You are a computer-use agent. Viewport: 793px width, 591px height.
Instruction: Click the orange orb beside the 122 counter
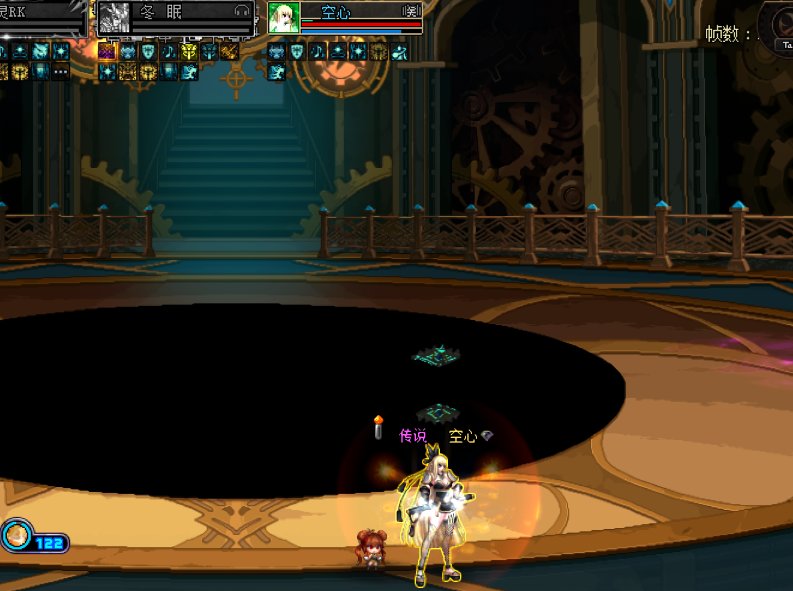pyautogui.click(x=16, y=536)
